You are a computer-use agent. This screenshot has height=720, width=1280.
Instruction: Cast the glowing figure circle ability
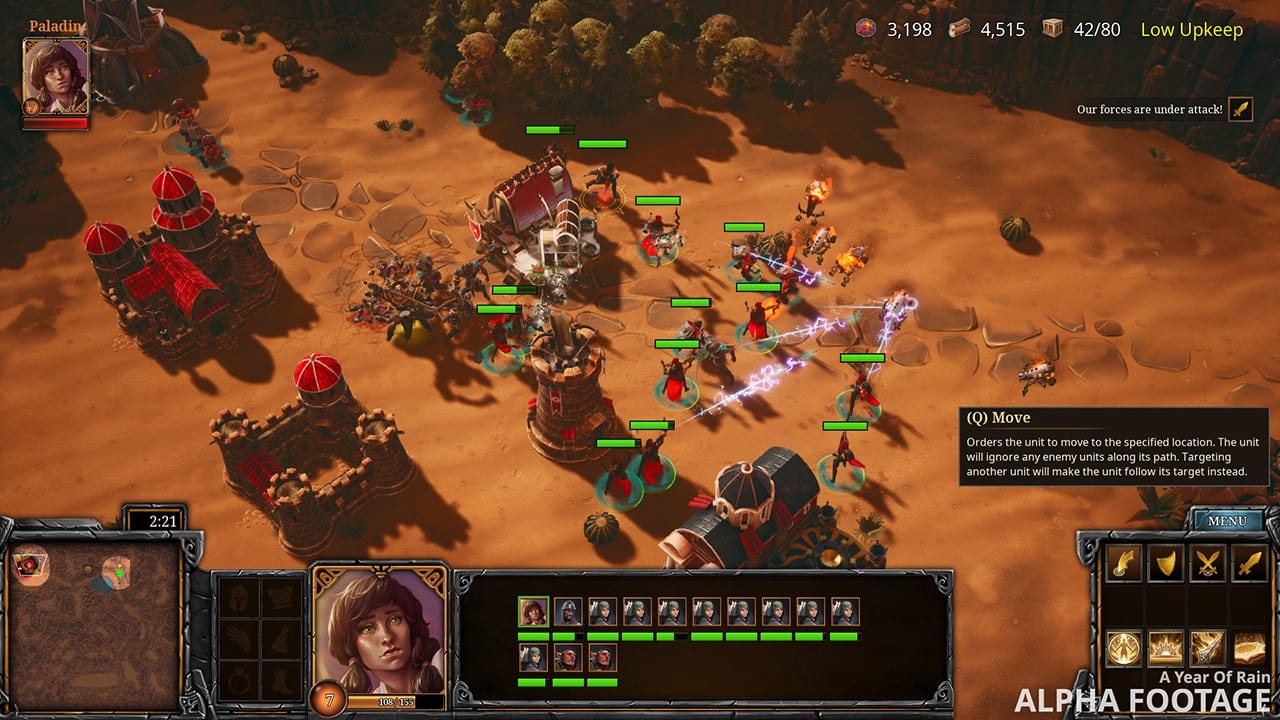(x=1122, y=648)
